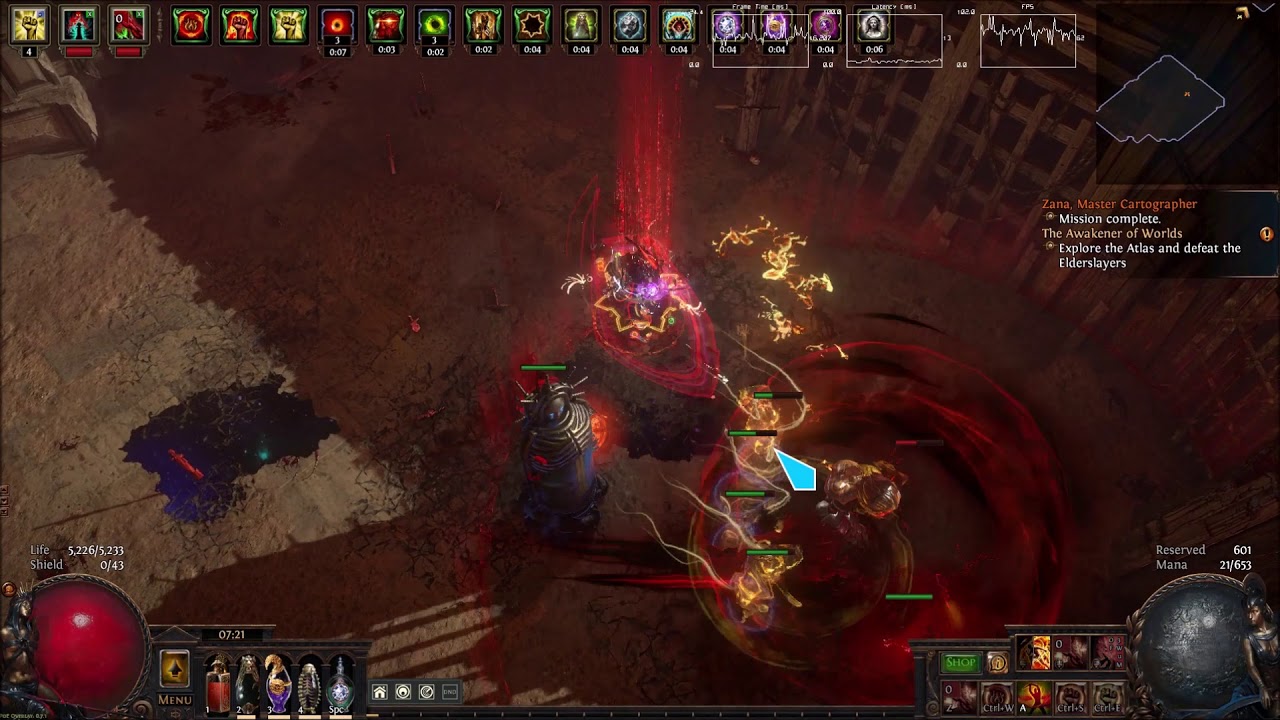This screenshot has height=720, width=1280.
Task: Click the hideout house icon
Action: point(380,692)
